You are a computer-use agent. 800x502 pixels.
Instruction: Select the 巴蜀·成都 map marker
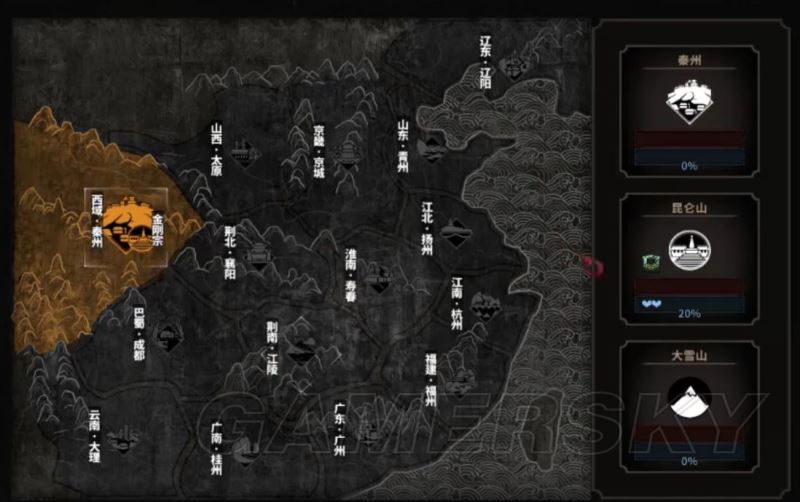click(x=167, y=334)
